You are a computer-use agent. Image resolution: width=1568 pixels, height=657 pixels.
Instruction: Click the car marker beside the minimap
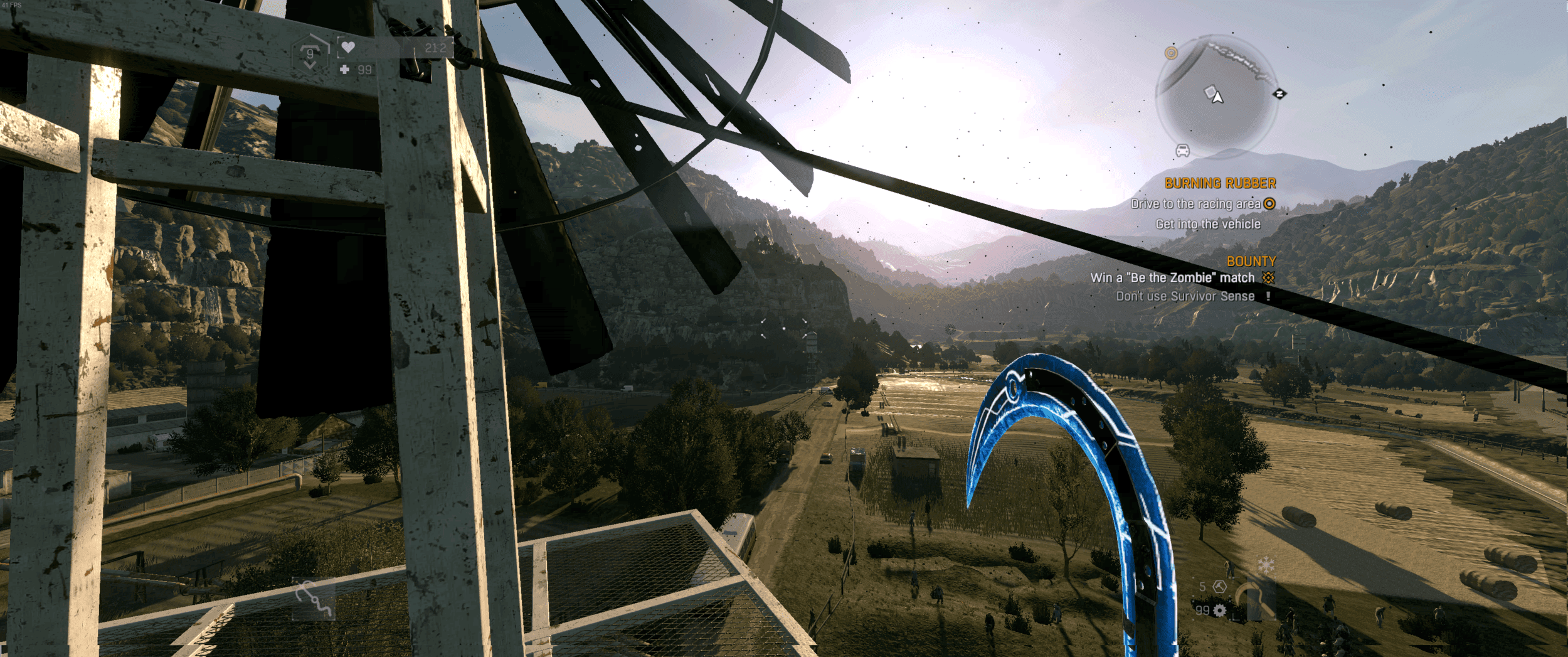pos(1182,151)
